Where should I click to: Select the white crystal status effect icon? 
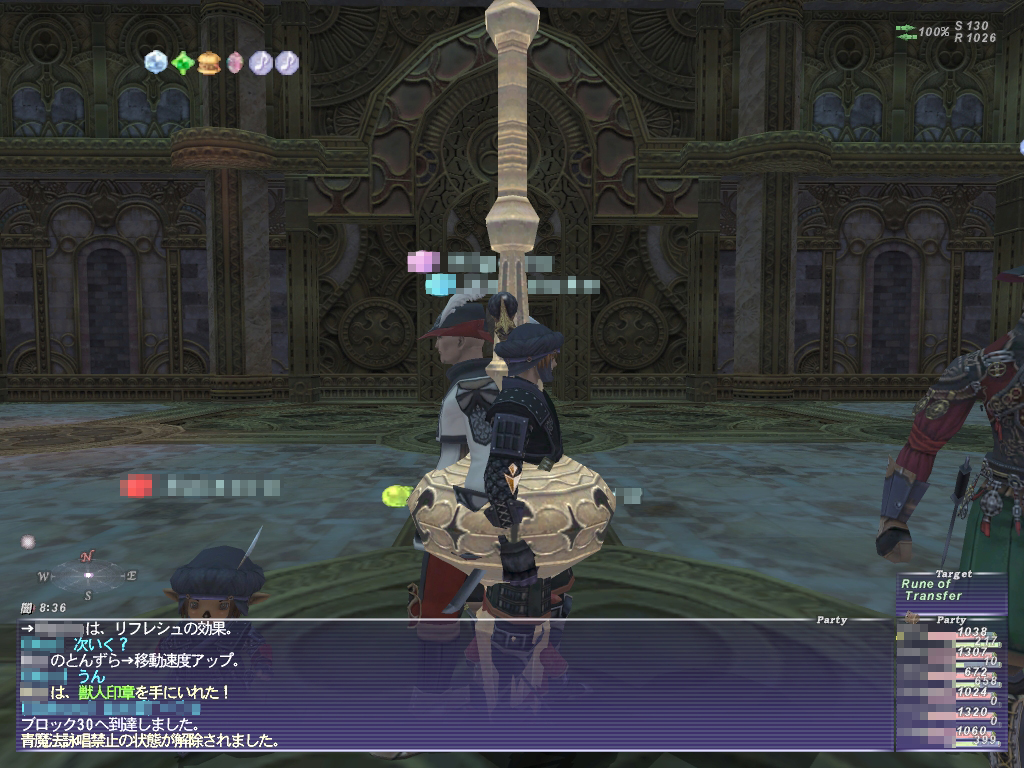point(156,62)
